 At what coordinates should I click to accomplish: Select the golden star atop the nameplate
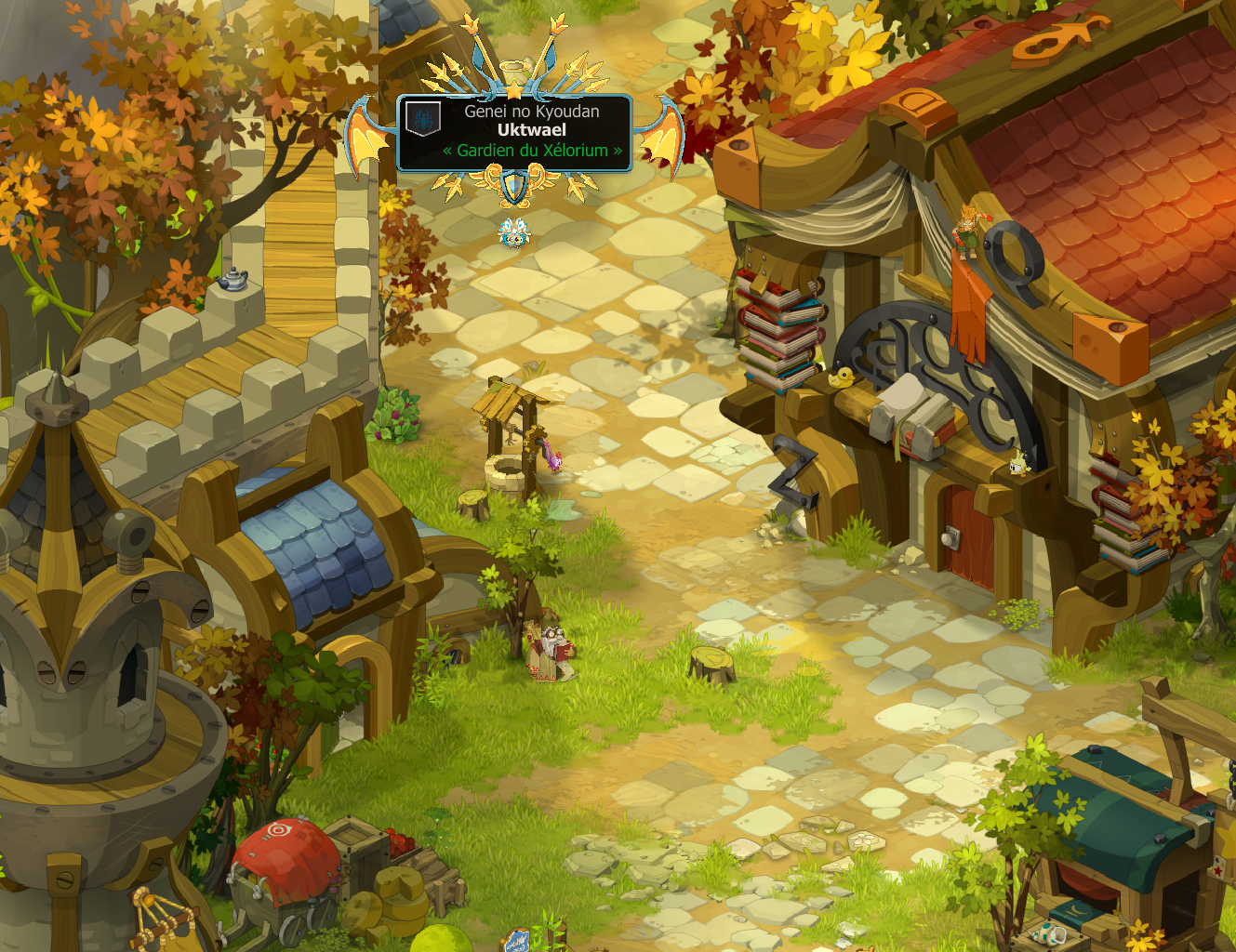[512, 90]
